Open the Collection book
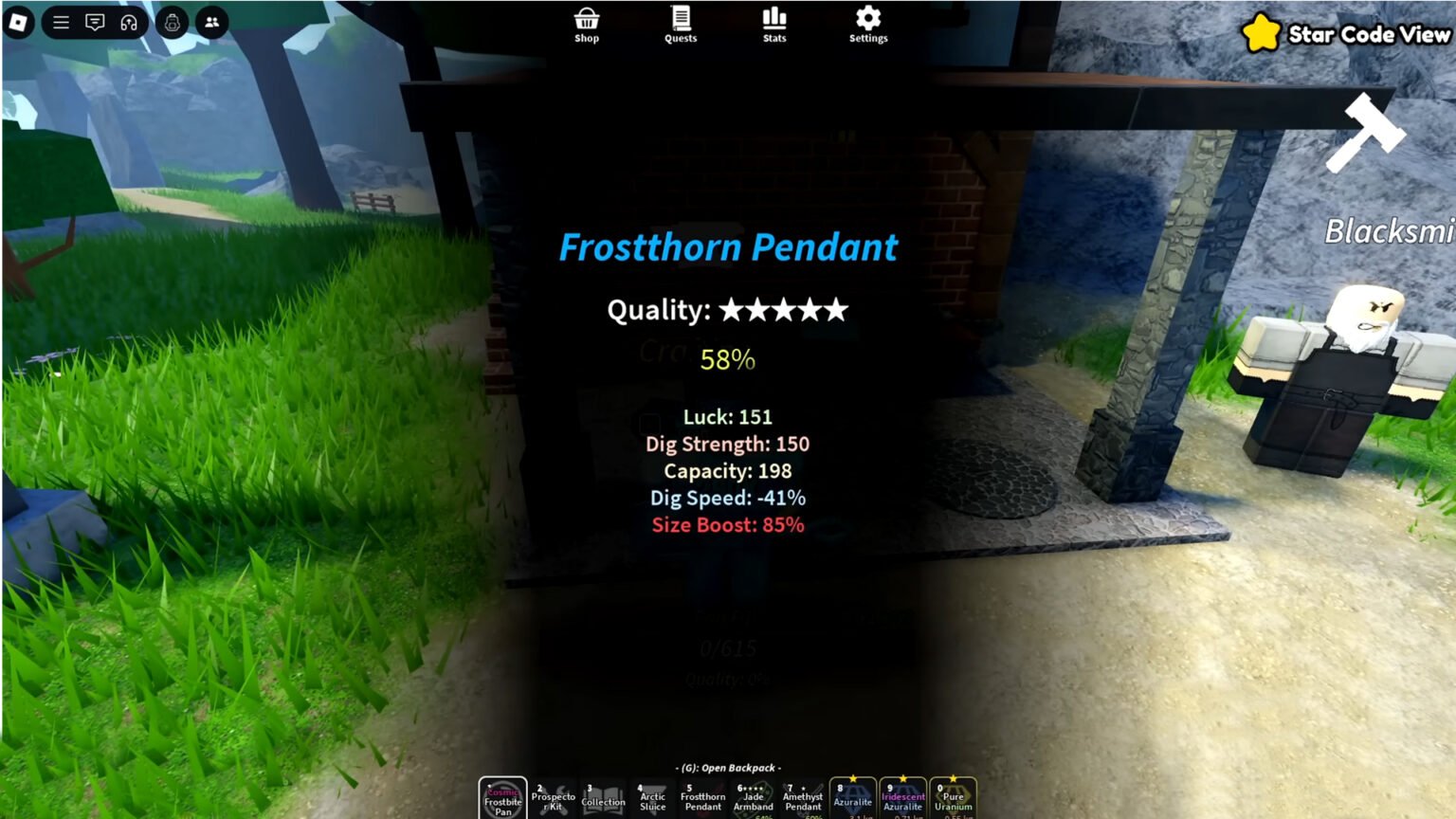 (604, 796)
